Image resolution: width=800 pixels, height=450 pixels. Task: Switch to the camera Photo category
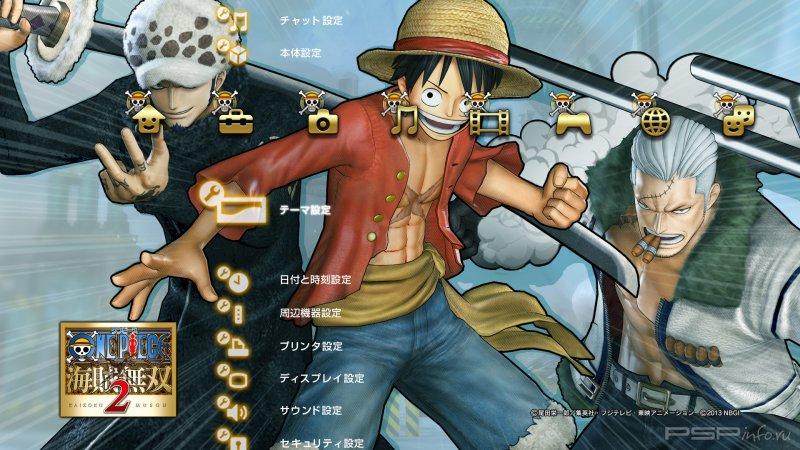click(322, 119)
